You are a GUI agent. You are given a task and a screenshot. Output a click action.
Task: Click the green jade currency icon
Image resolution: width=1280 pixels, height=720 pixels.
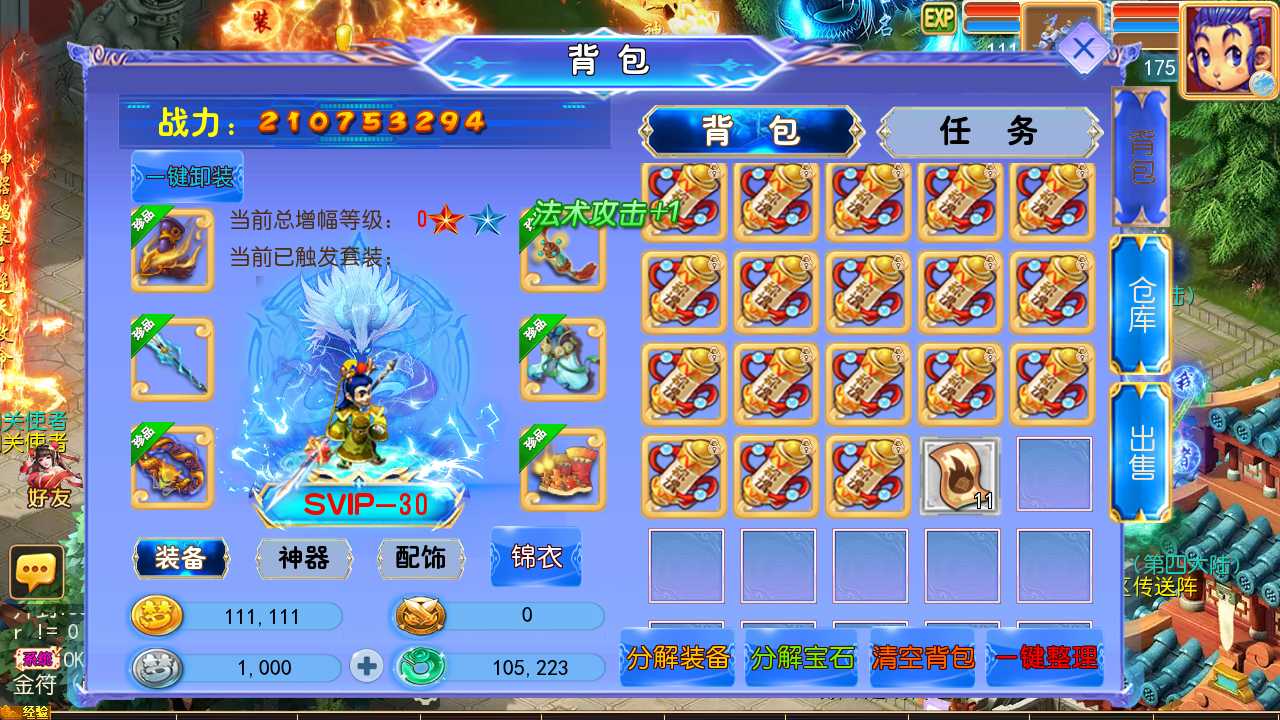click(x=419, y=667)
